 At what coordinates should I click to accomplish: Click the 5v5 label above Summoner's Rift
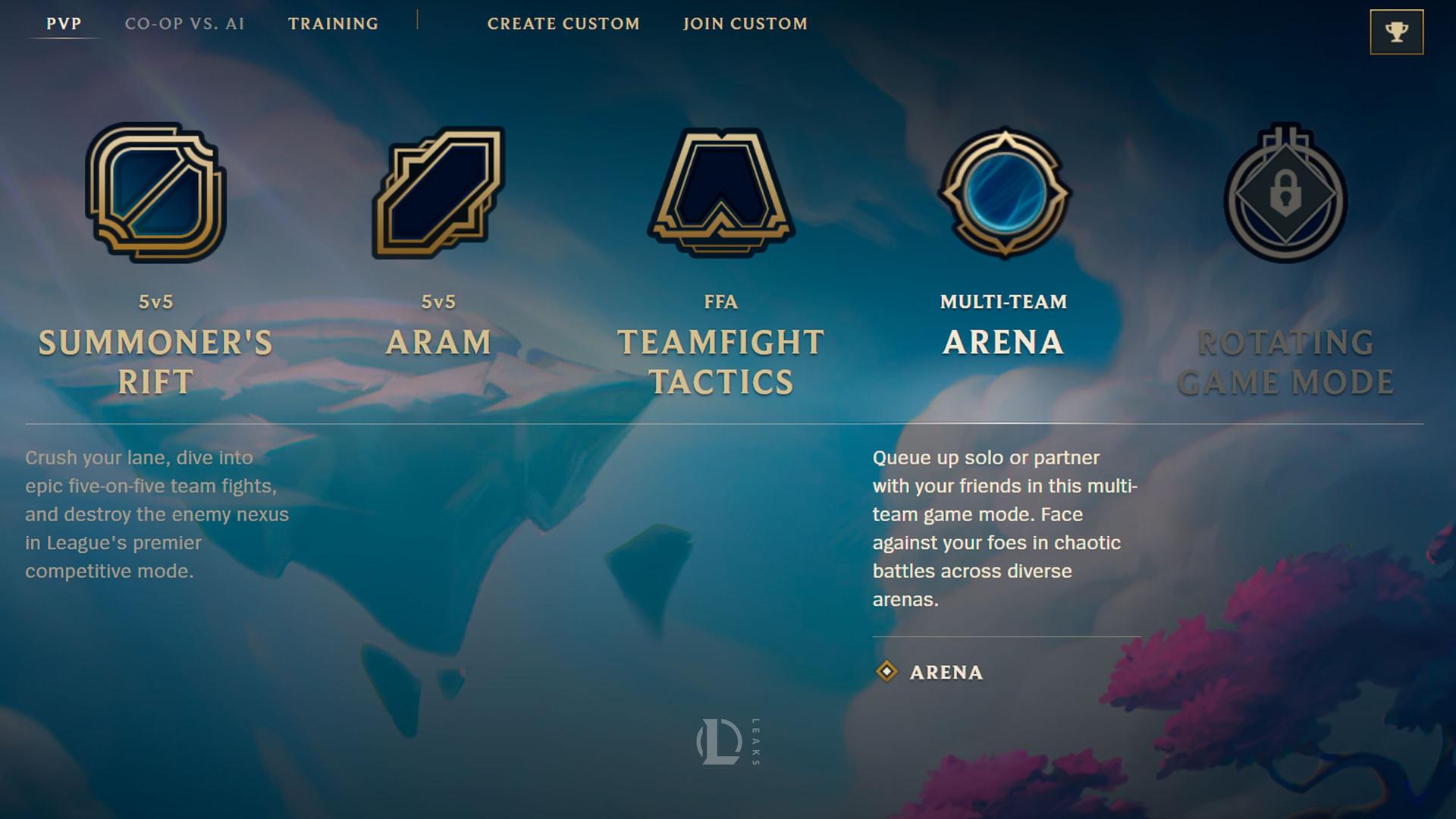[x=155, y=300]
